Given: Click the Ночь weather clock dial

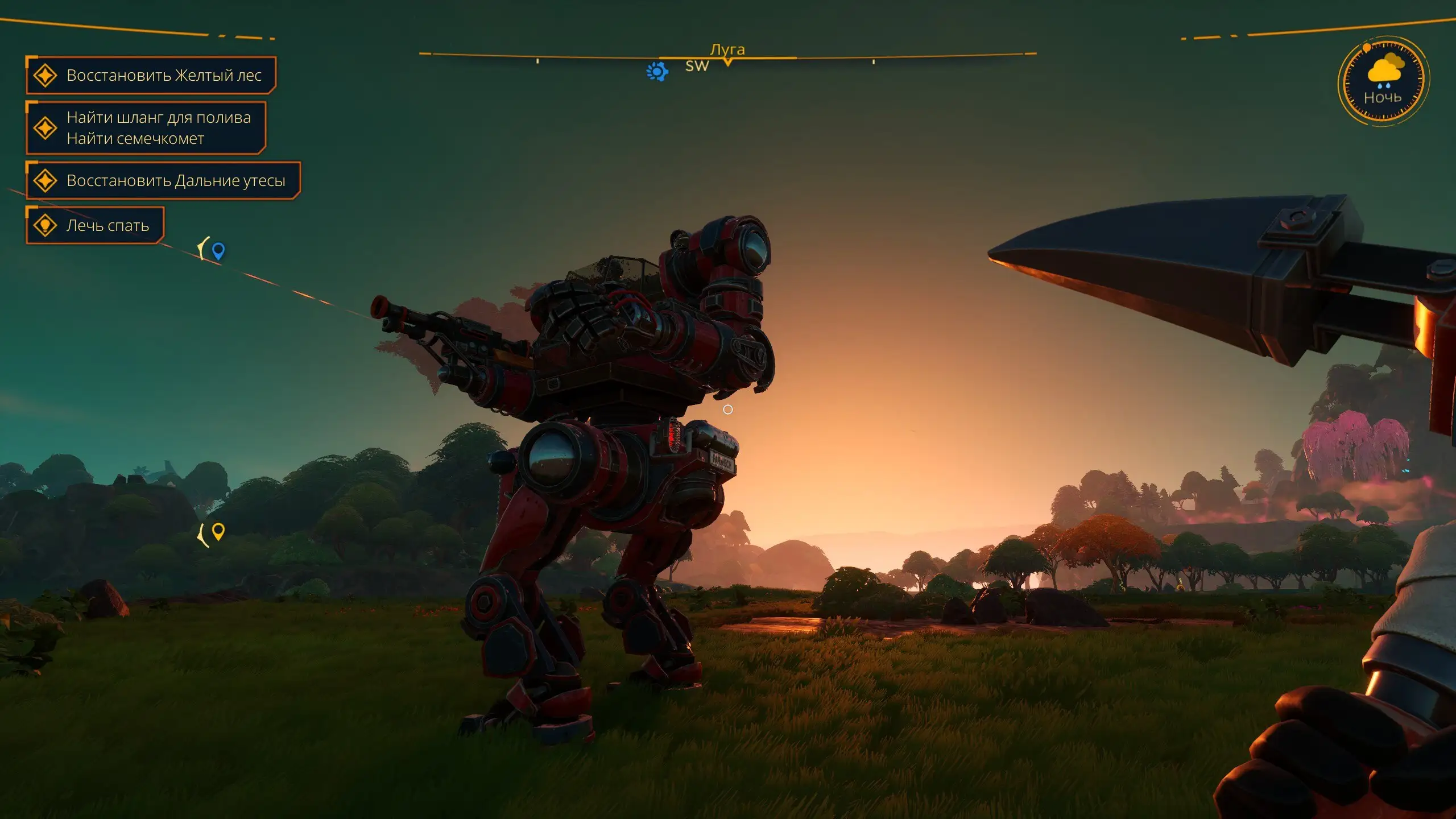Looking at the screenshot, I should coord(1383,80).
